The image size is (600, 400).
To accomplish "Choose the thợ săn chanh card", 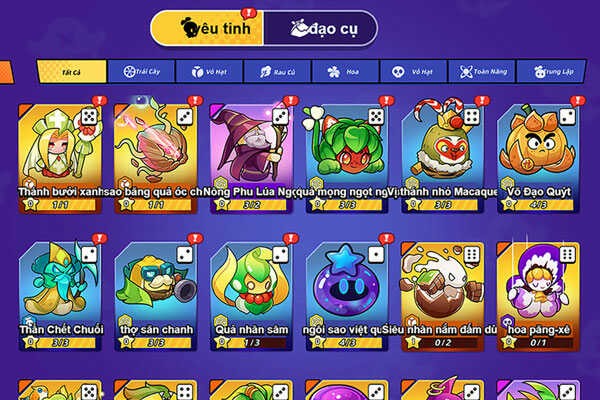I will [x=157, y=292].
